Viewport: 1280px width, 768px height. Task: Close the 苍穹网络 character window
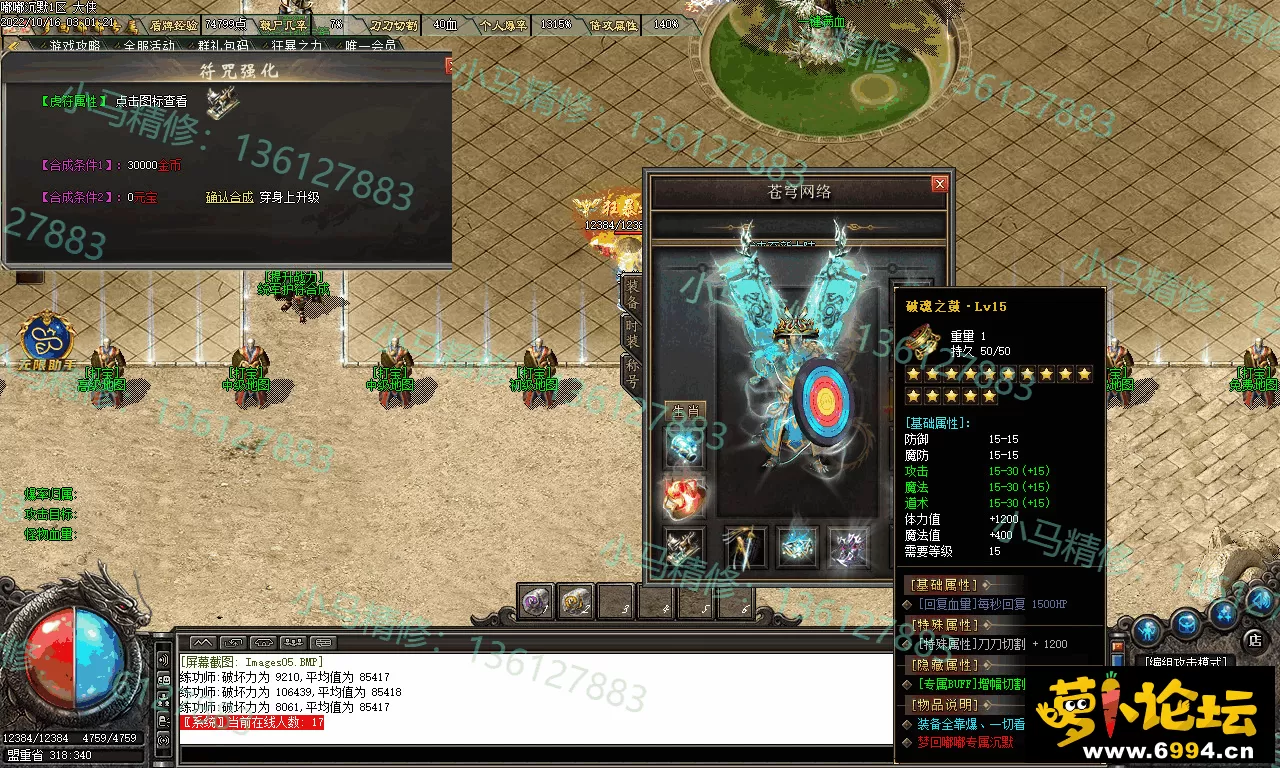pyautogui.click(x=939, y=184)
